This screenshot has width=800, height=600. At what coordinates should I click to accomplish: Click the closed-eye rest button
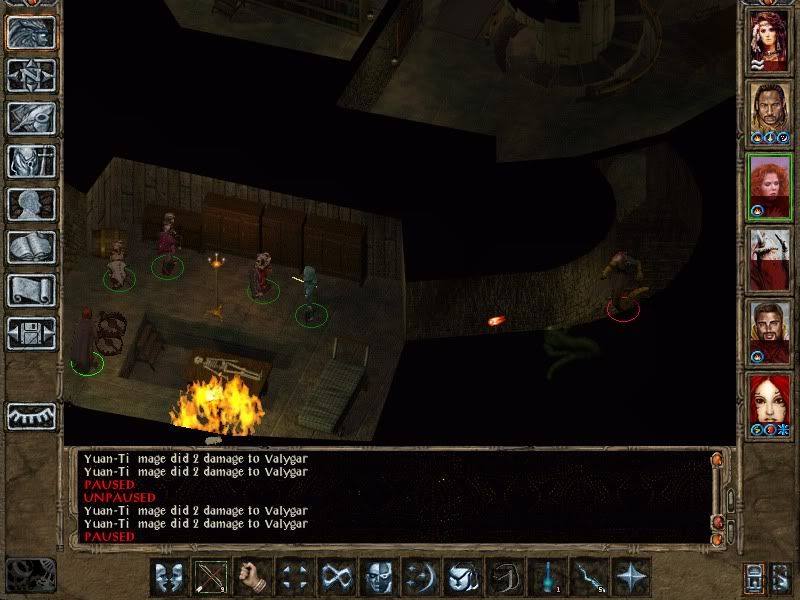click(31, 415)
